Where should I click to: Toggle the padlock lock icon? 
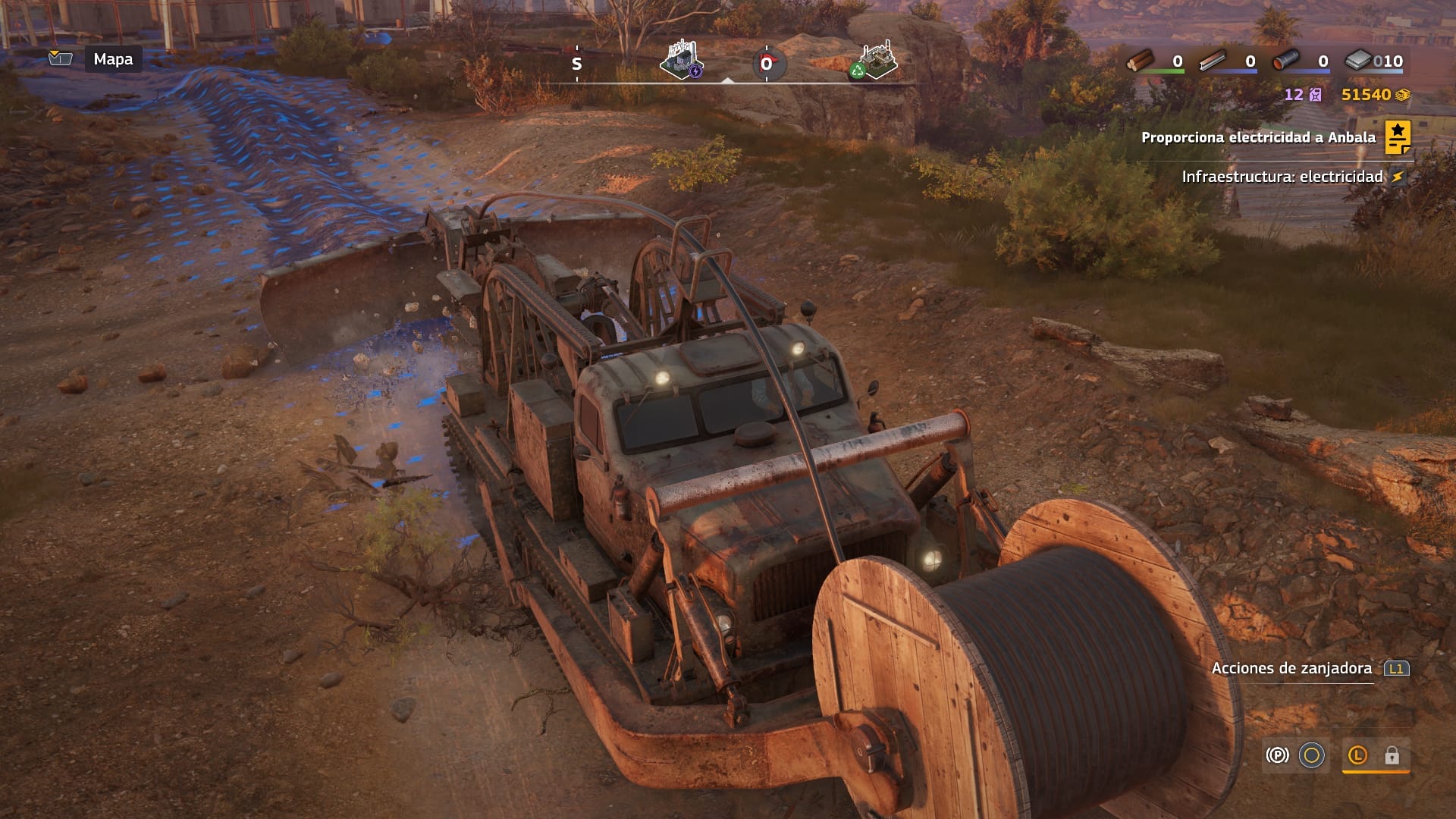pos(1392,755)
